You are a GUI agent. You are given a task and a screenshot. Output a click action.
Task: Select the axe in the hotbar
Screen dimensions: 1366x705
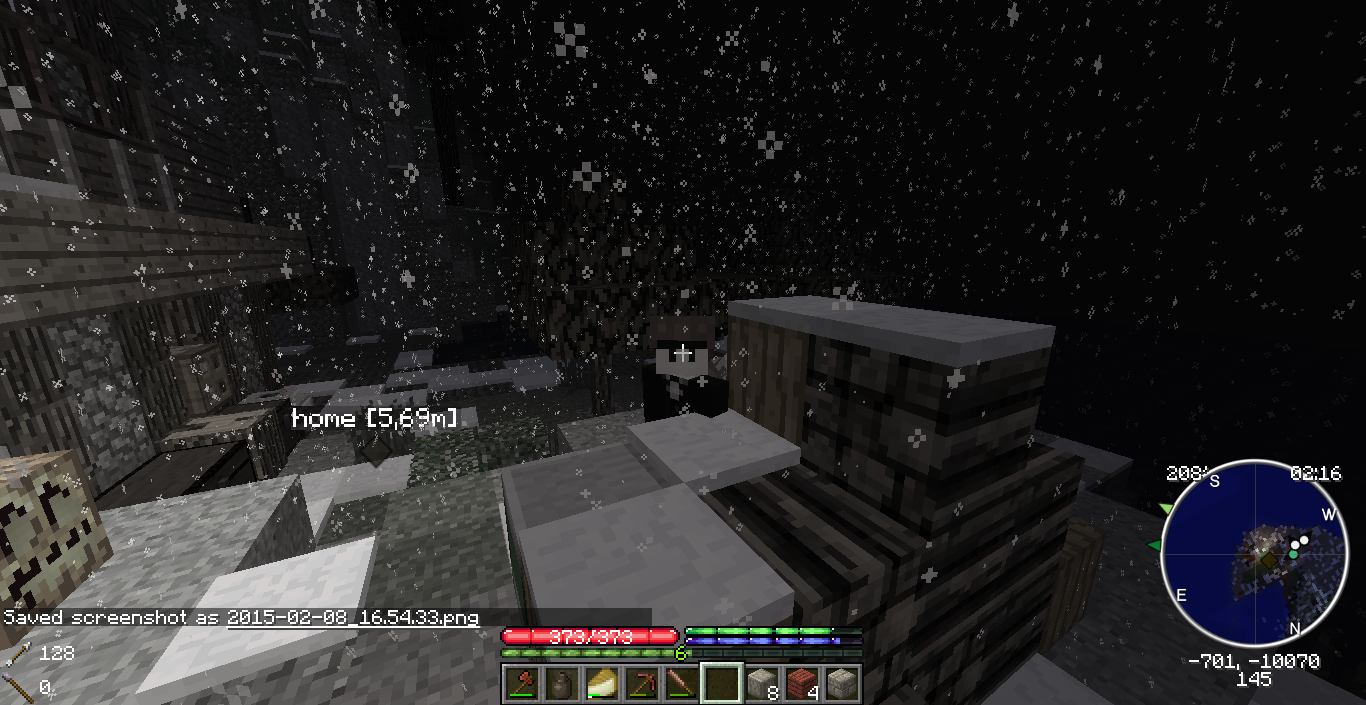[524, 684]
